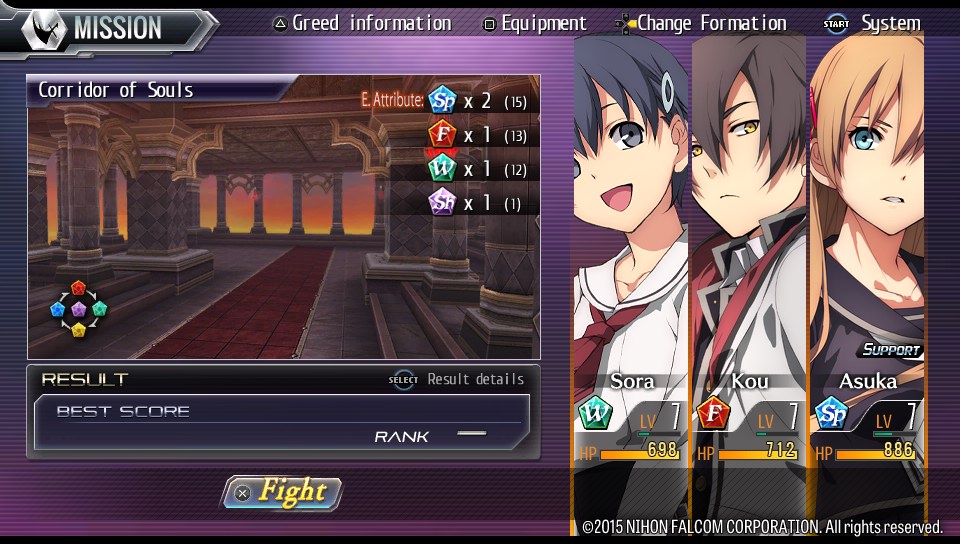Select the Best Score result panel
This screenshot has height=544, width=960.
tap(282, 422)
